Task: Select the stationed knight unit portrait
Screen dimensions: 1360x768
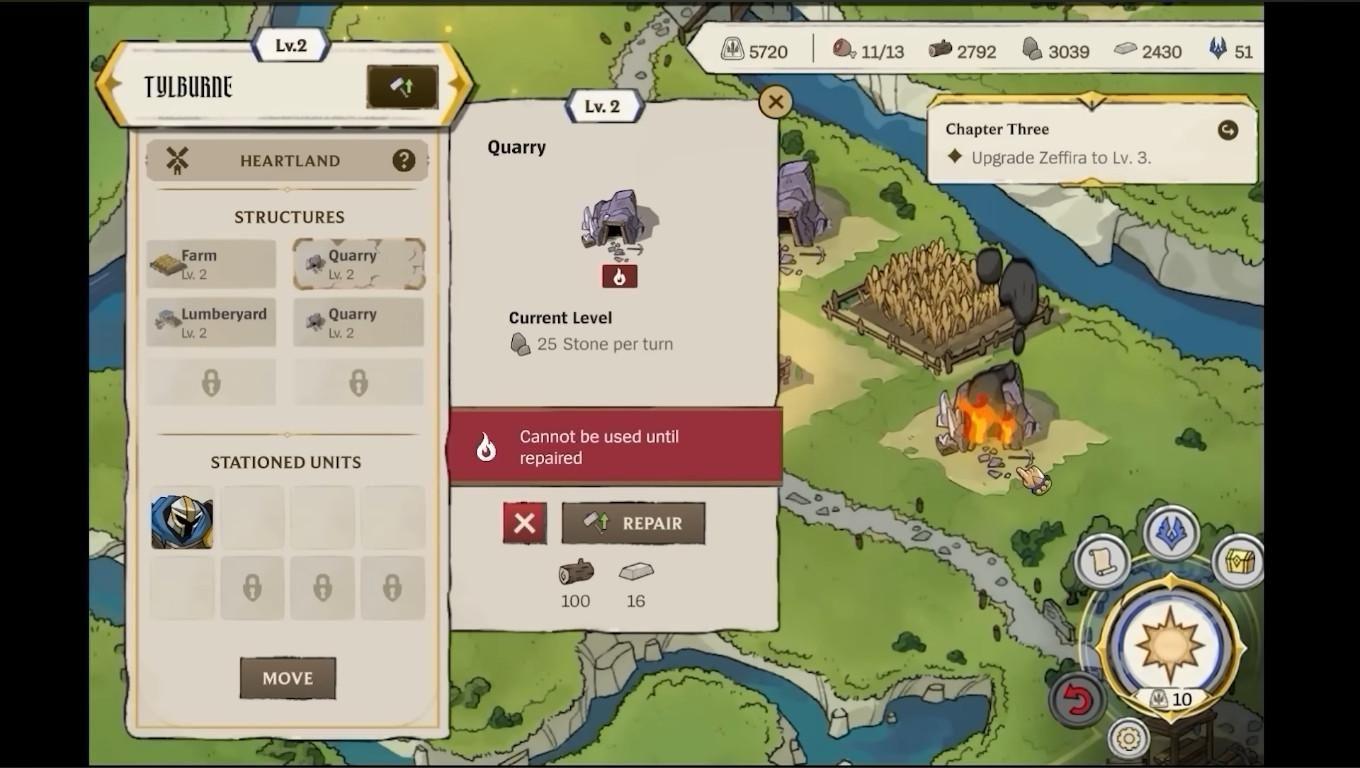Action: tap(182, 519)
